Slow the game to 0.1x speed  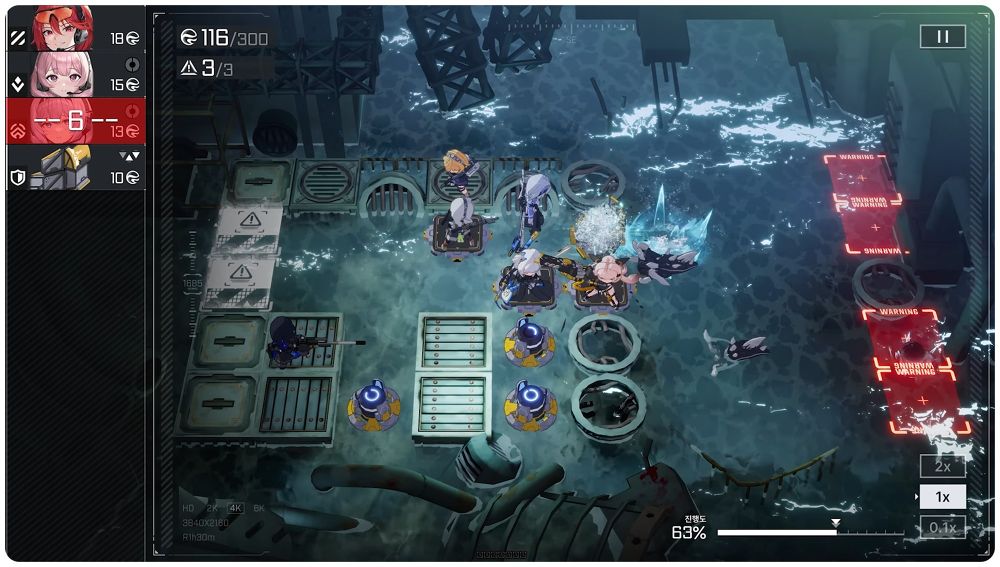942,527
